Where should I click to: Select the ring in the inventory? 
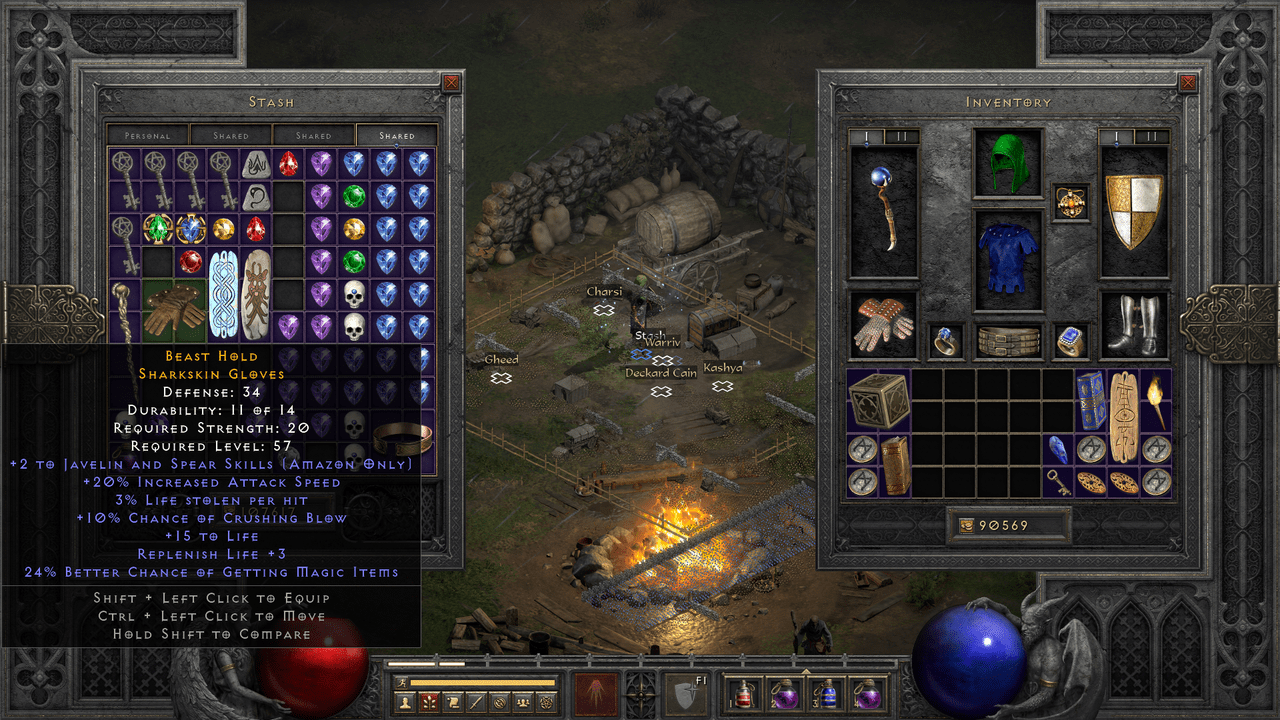(944, 340)
